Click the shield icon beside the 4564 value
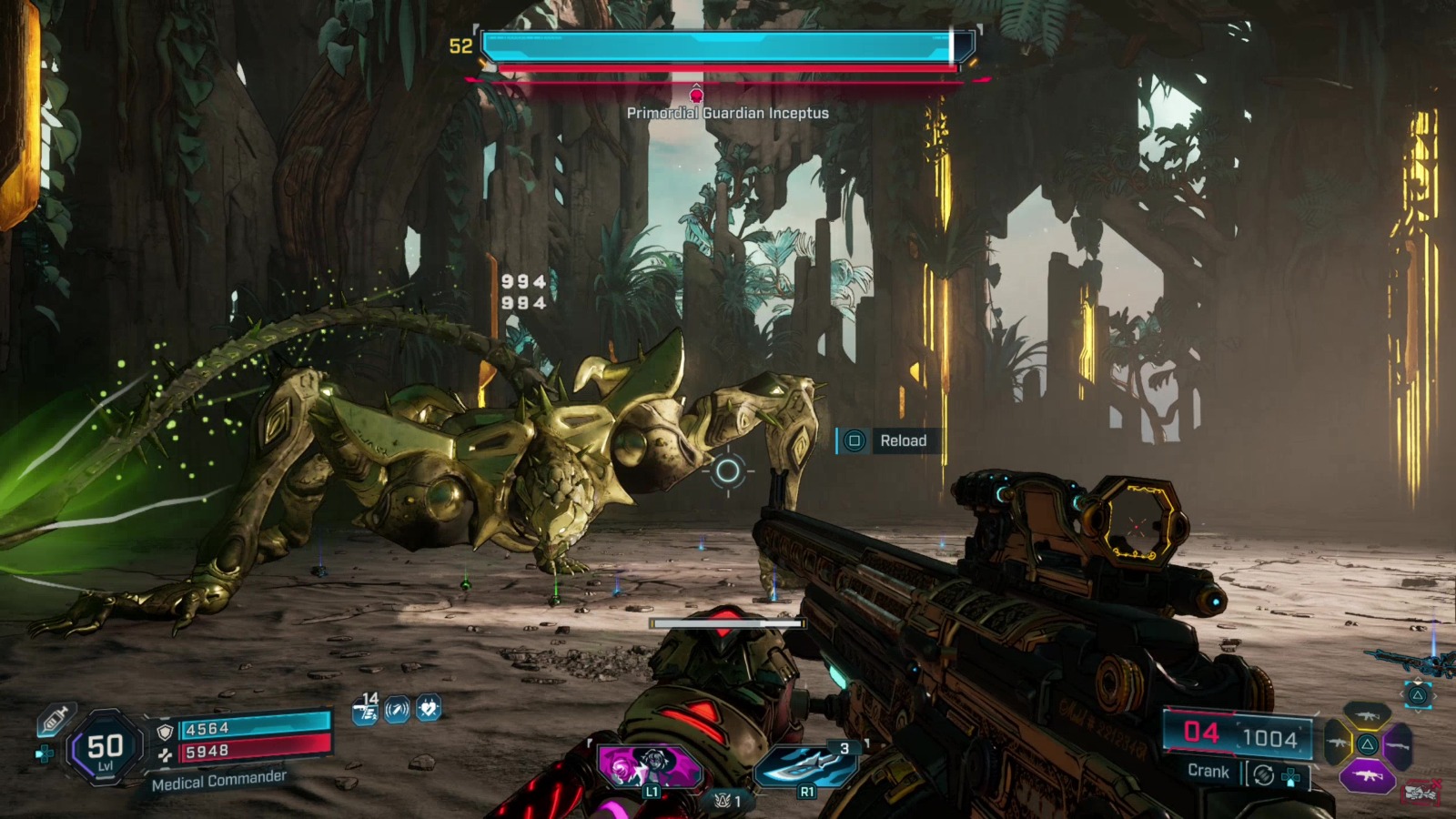The width and height of the screenshot is (1456, 819). [165, 731]
